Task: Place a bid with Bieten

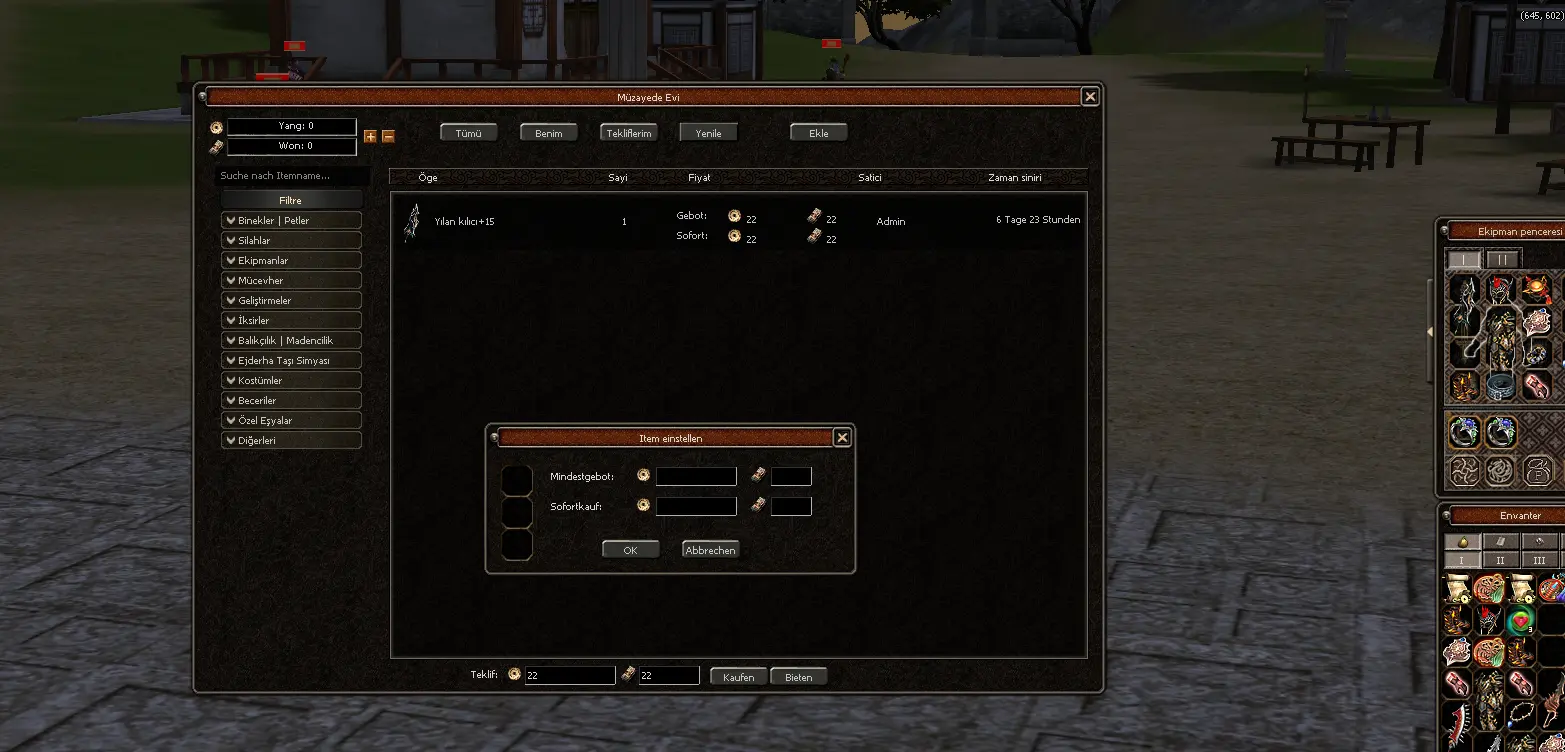Action: click(x=799, y=677)
